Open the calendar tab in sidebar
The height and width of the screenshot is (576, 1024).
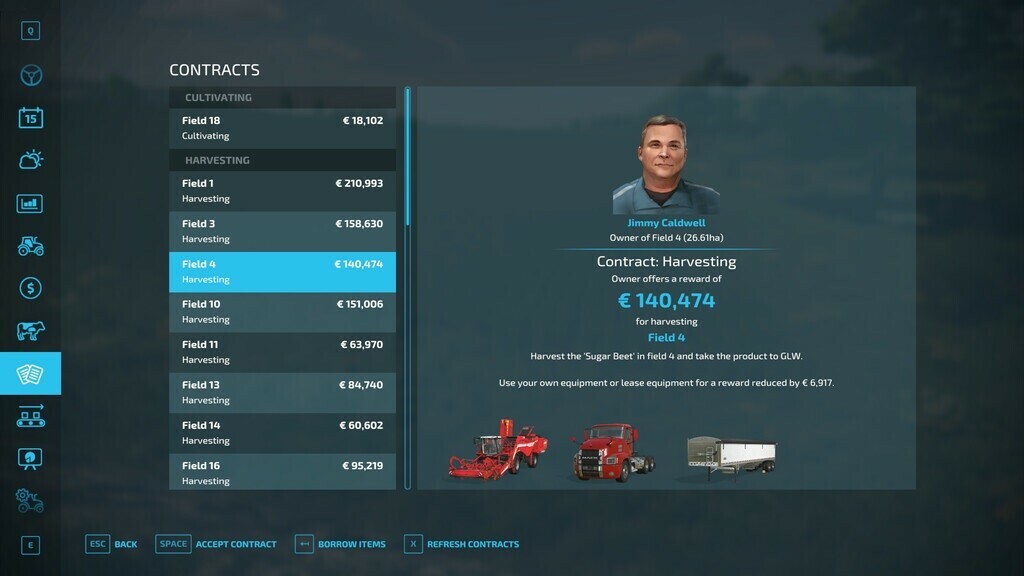(x=30, y=118)
